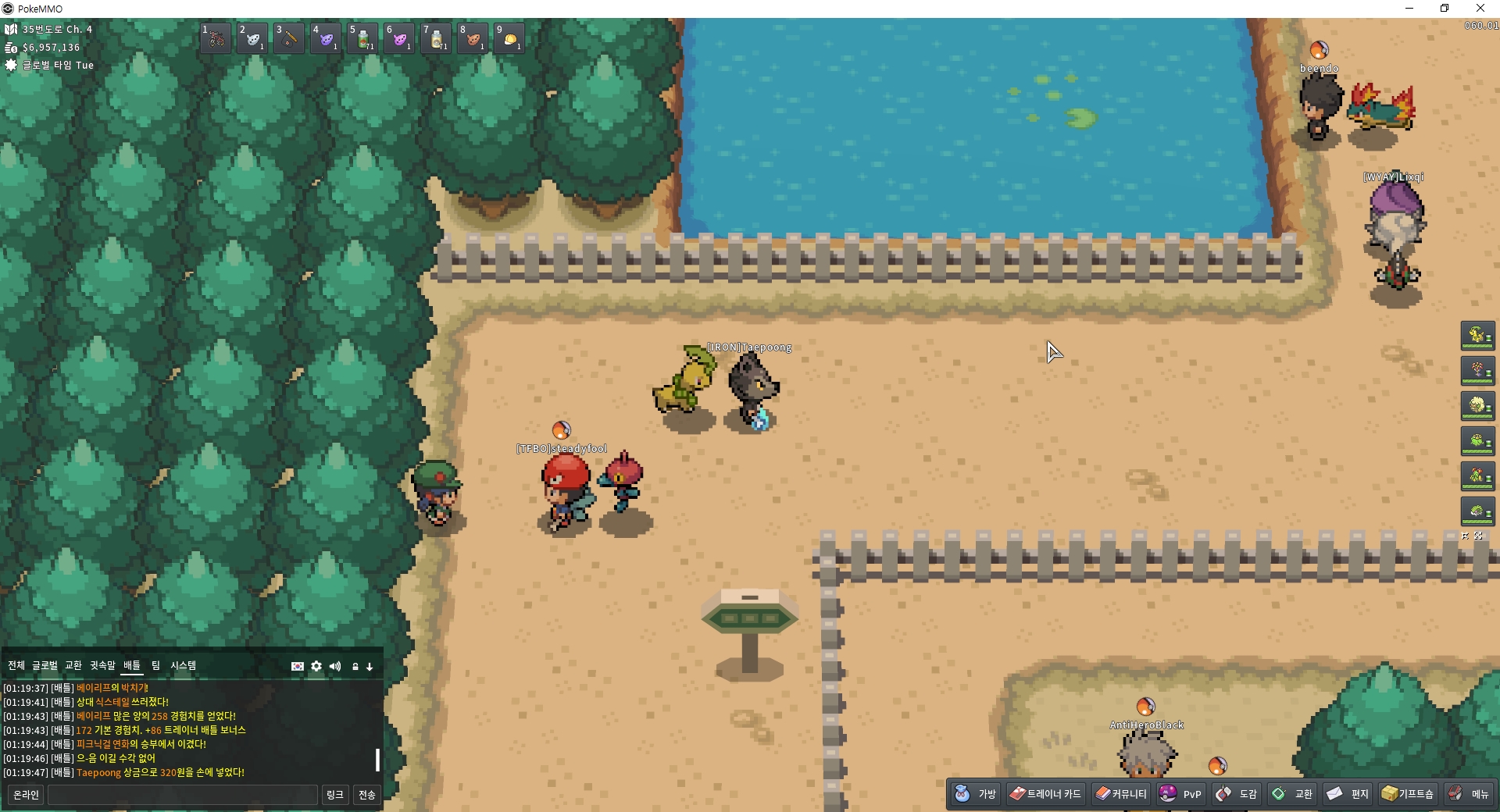Open the 도감 Pokédex

[1237, 794]
